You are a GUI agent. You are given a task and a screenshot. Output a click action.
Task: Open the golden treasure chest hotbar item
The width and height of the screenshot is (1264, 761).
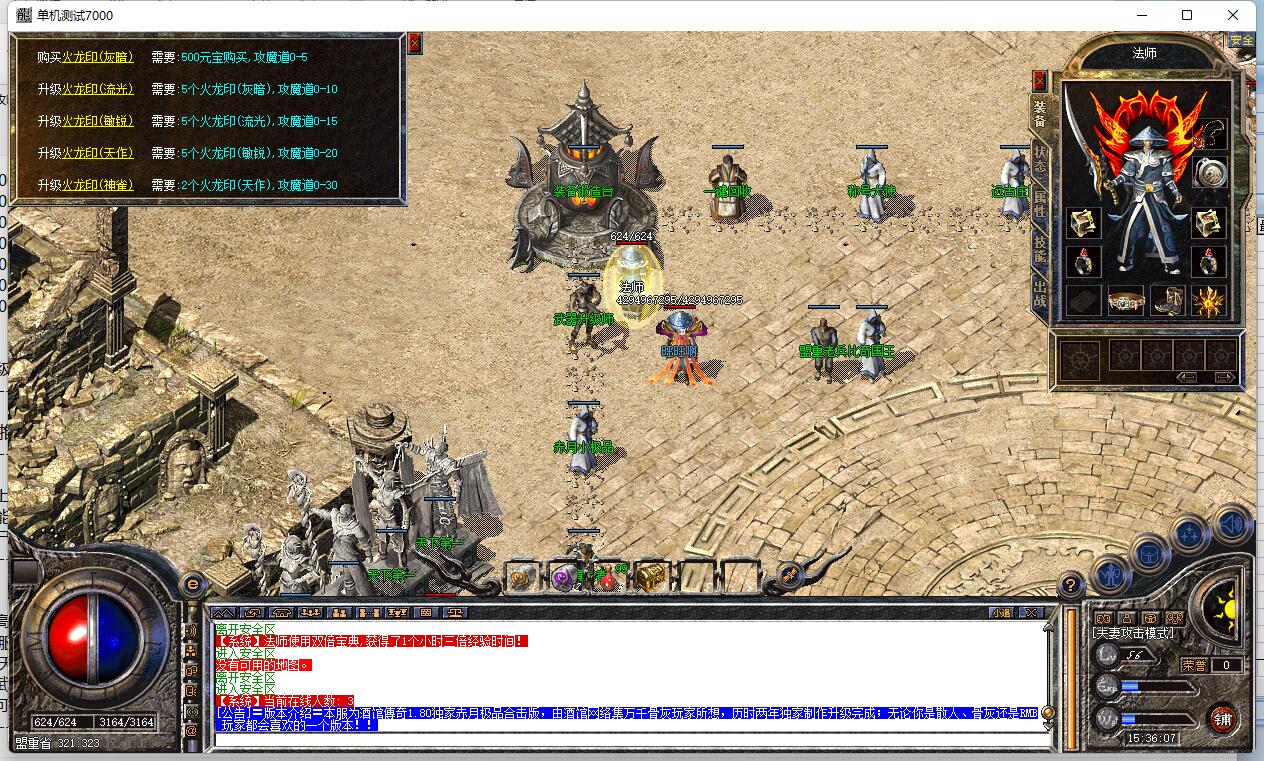pyautogui.click(x=650, y=577)
